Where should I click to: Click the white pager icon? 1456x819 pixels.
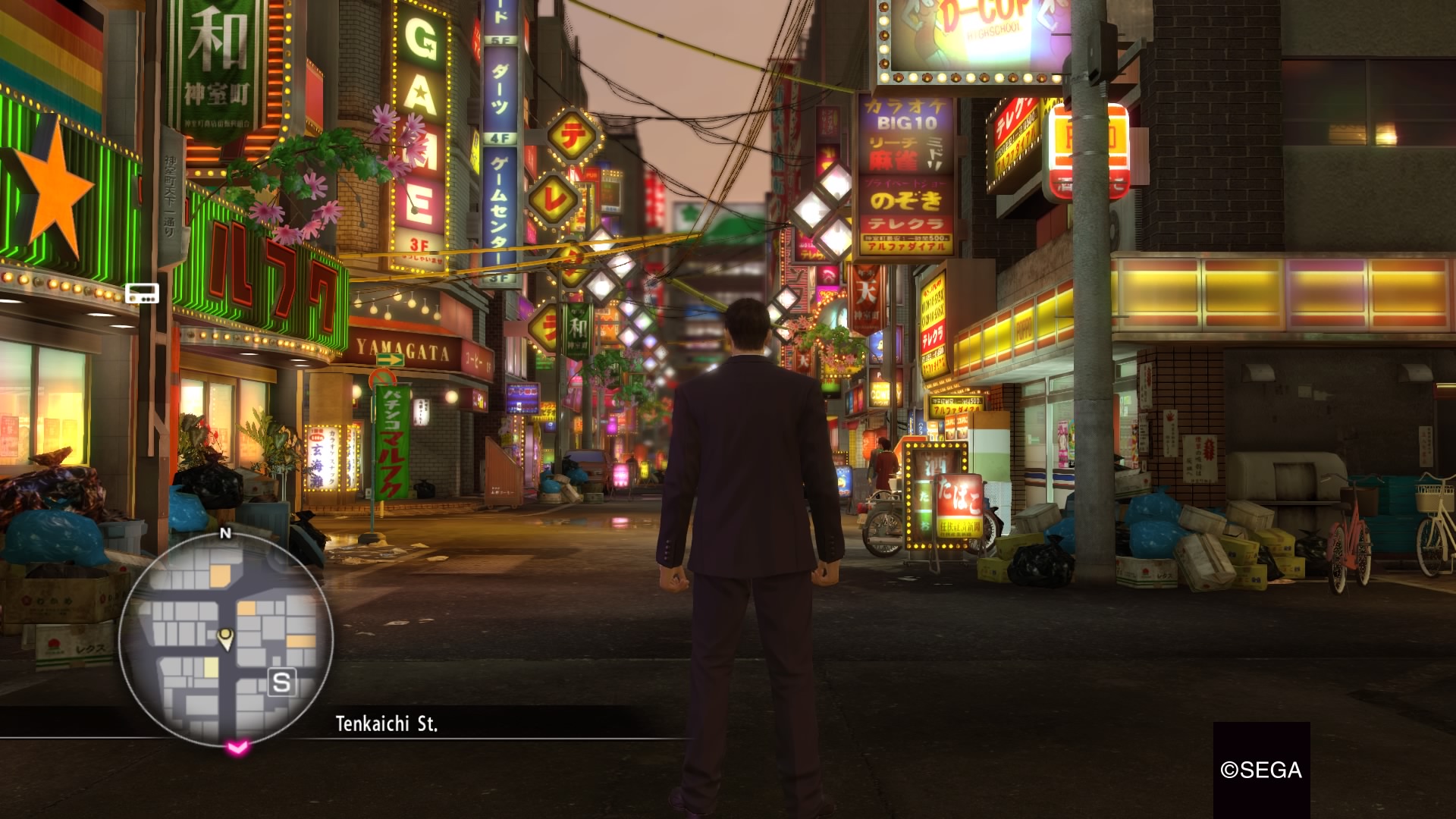(142, 293)
